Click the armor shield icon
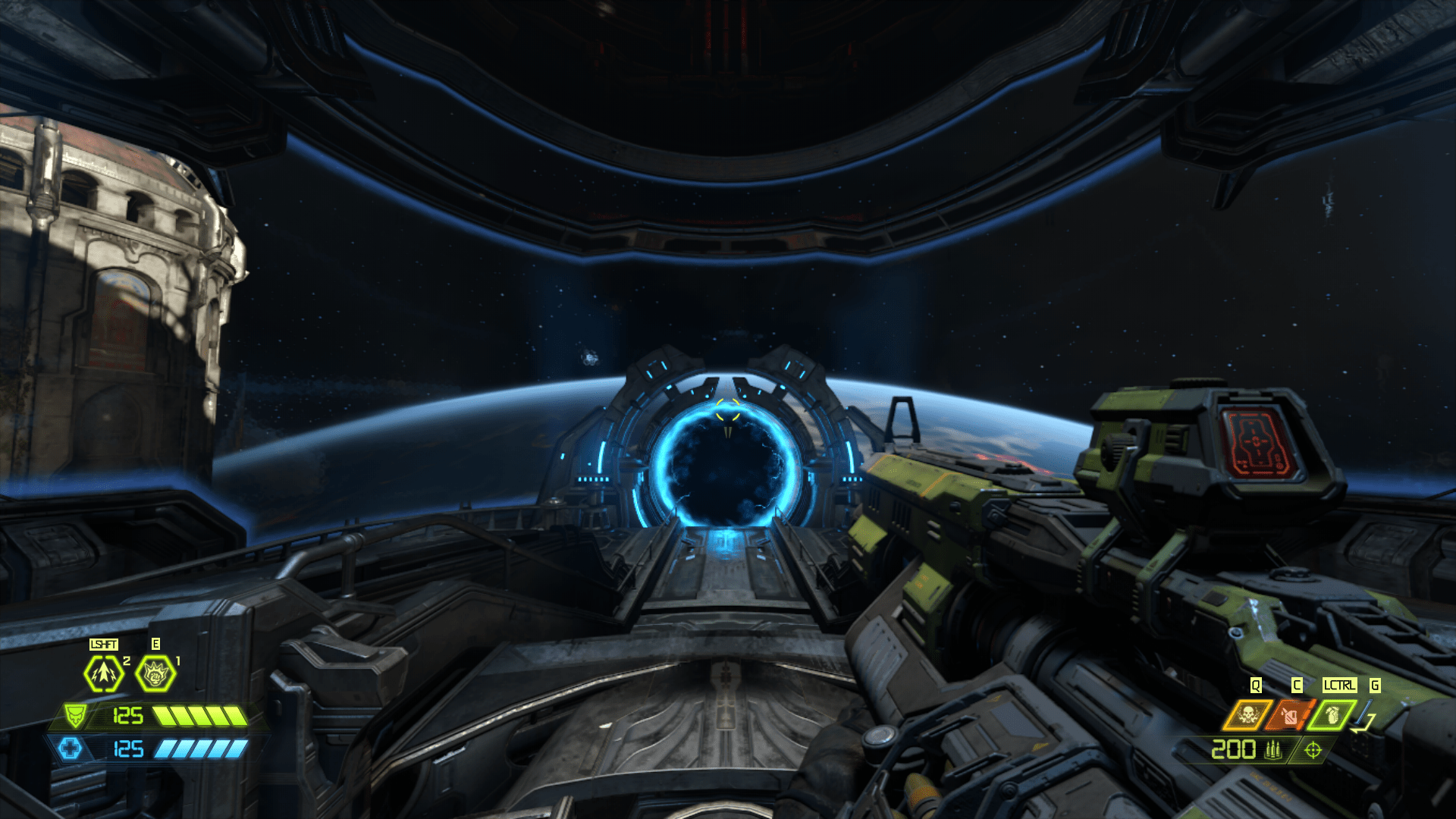1456x819 pixels. 77,715
